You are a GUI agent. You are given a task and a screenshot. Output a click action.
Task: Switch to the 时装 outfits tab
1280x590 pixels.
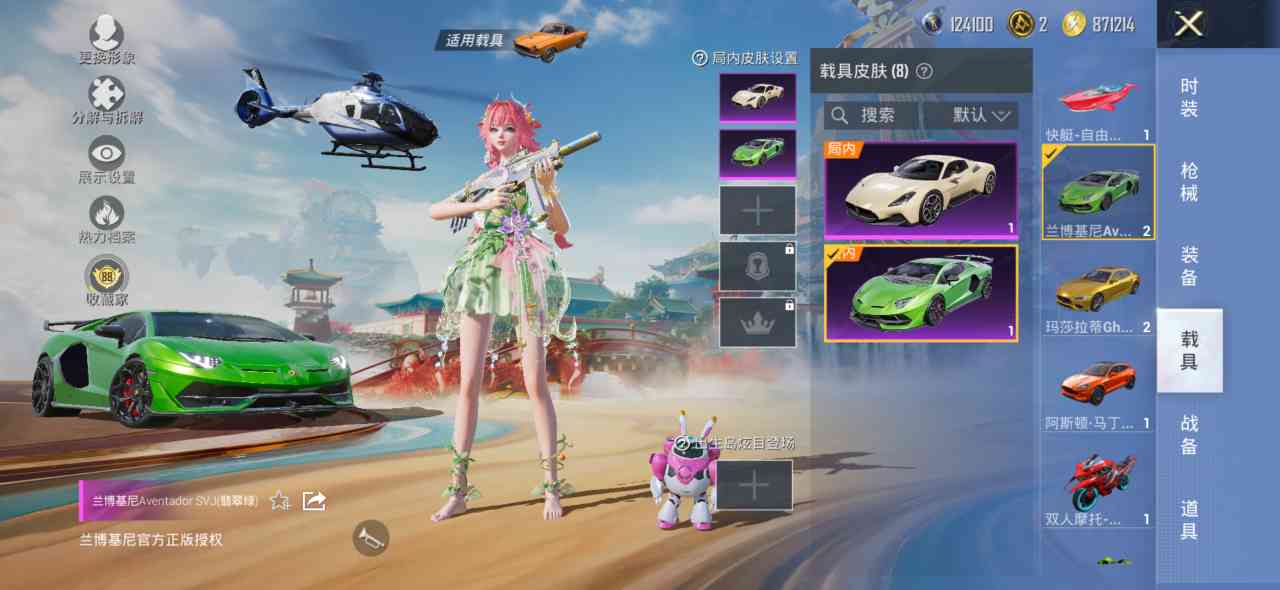[x=1189, y=98]
